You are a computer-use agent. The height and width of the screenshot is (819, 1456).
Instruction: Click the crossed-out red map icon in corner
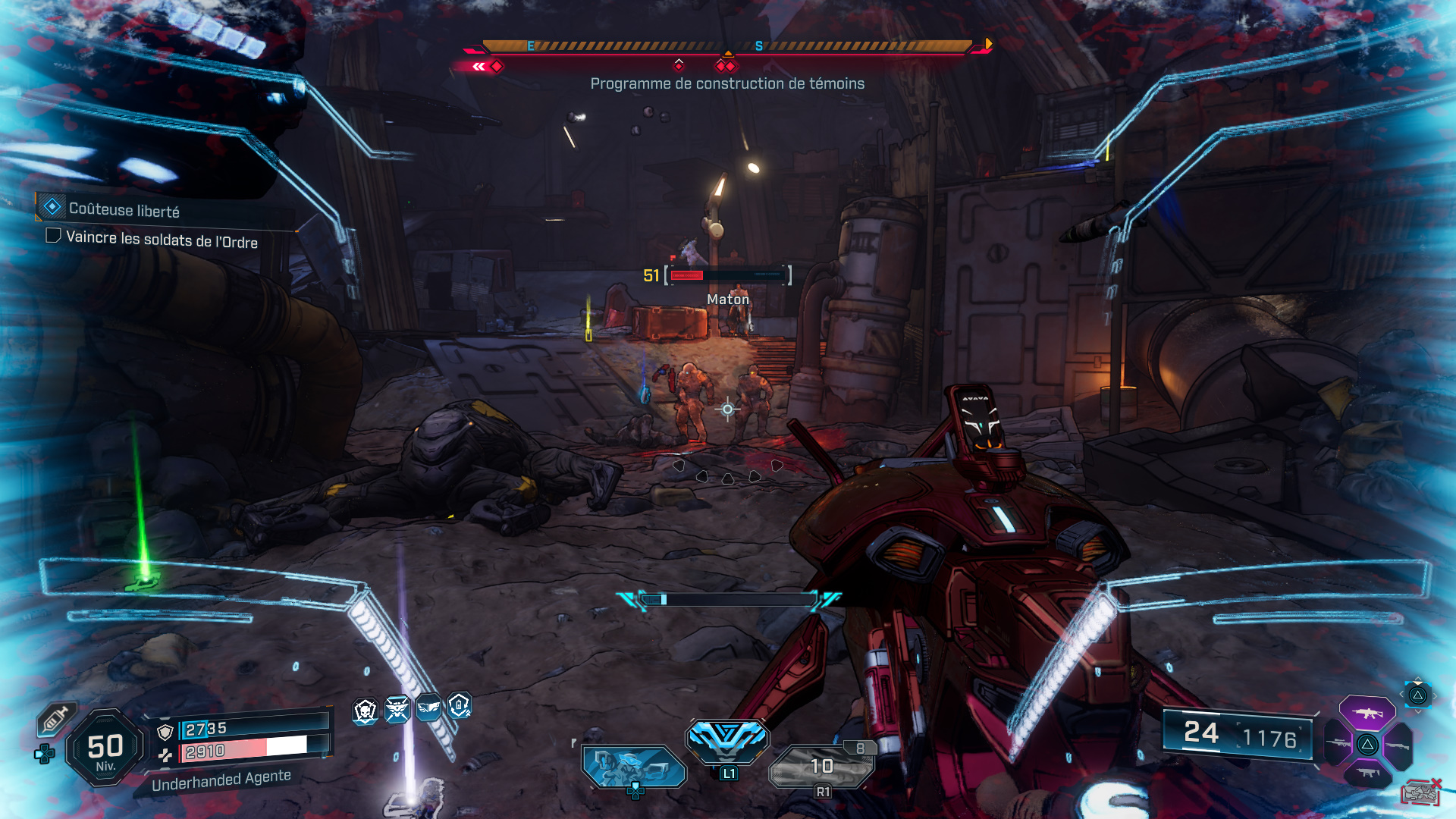click(x=1420, y=792)
